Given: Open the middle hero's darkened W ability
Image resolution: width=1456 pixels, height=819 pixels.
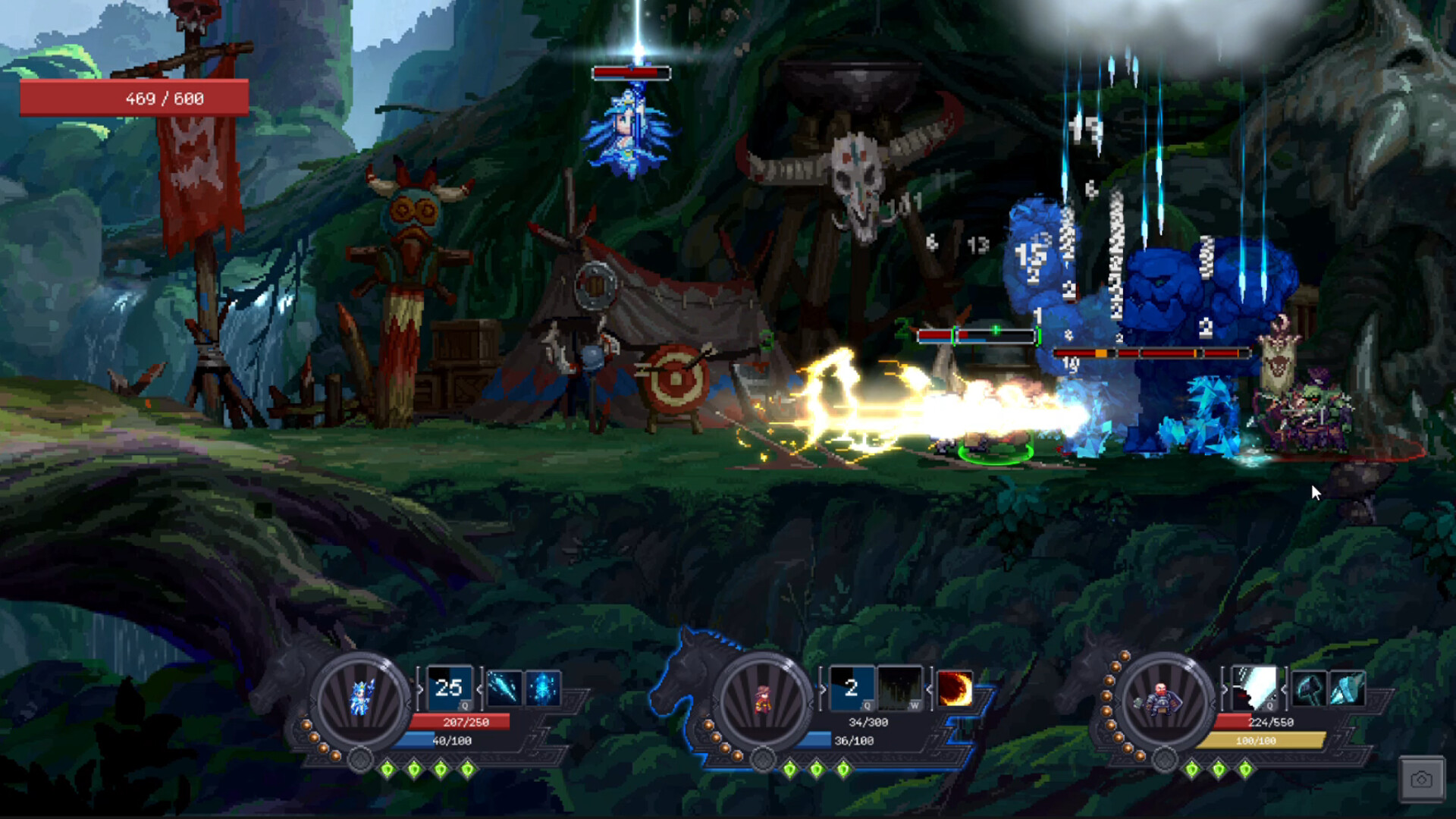Looking at the screenshot, I should coord(900,689).
